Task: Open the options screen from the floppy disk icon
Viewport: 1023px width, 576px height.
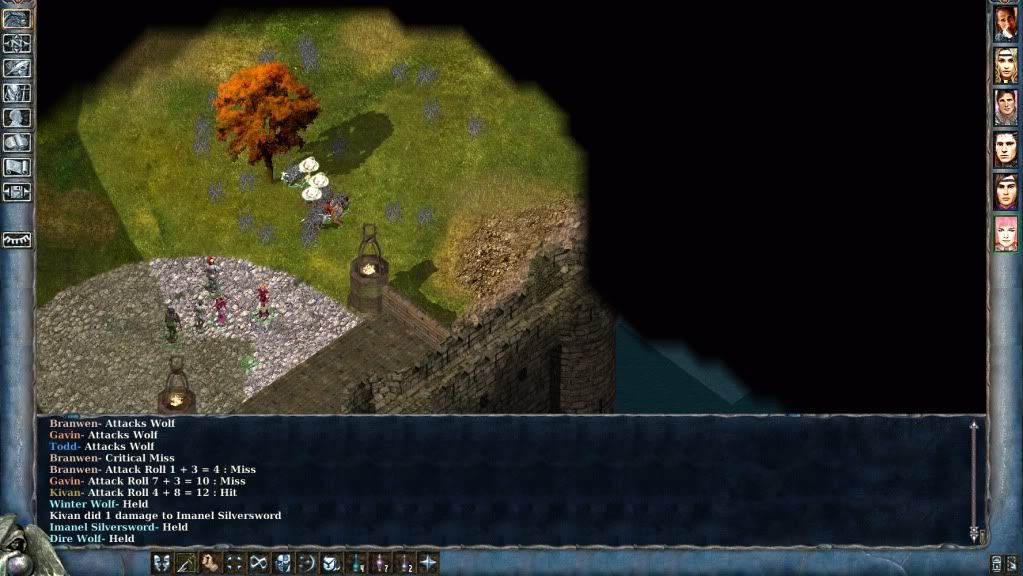Action: point(17,192)
